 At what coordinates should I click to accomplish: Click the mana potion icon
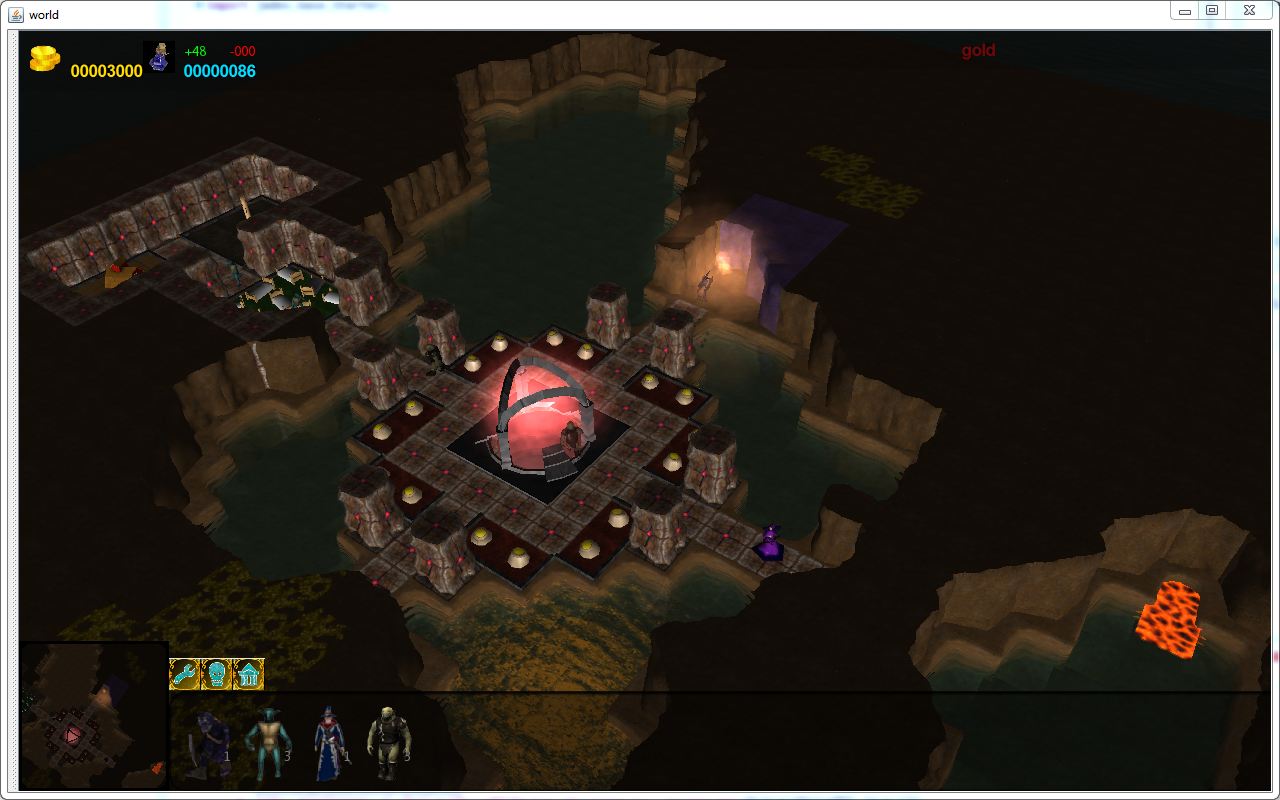click(159, 58)
